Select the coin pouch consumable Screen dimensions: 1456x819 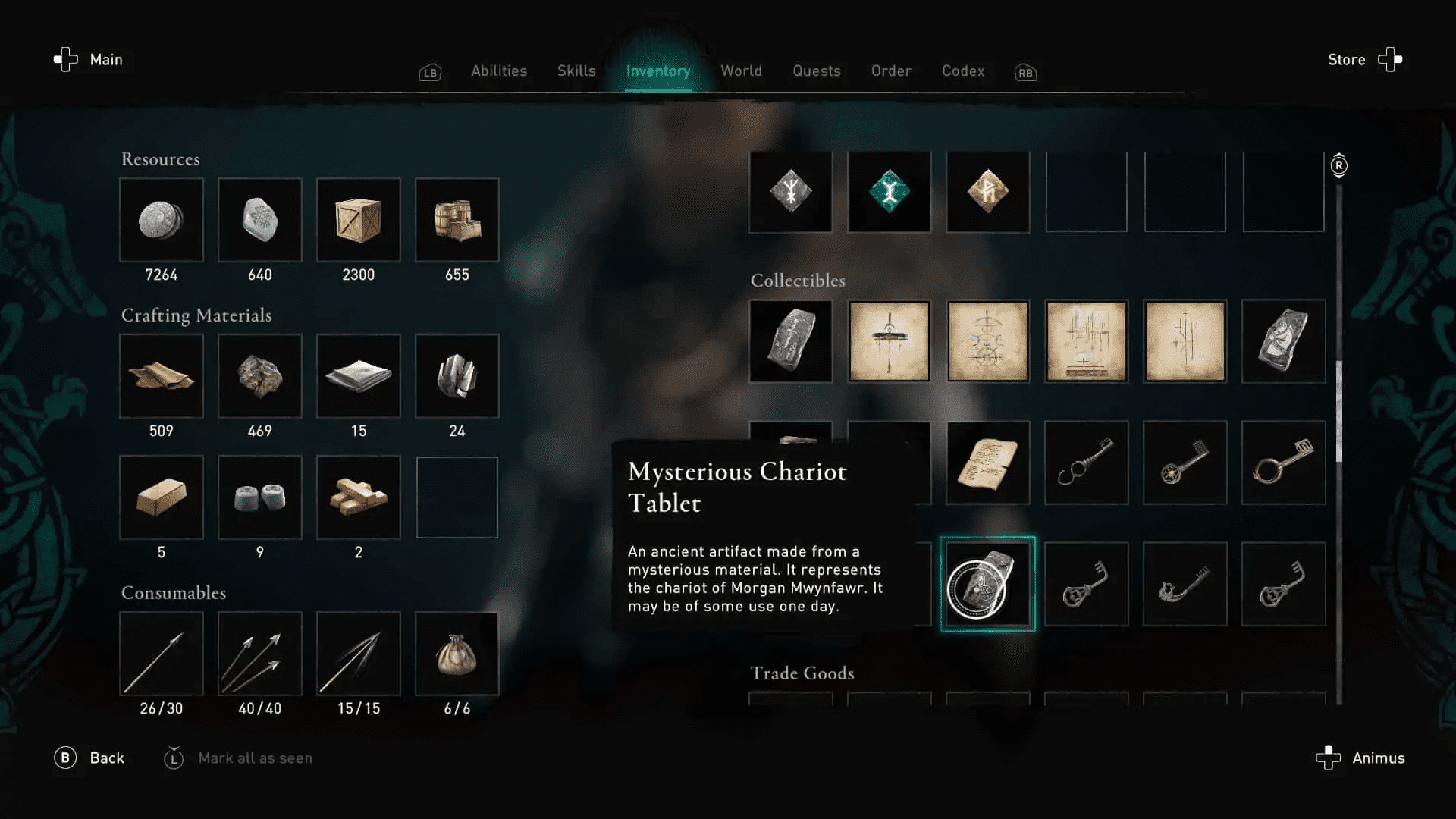457,652
